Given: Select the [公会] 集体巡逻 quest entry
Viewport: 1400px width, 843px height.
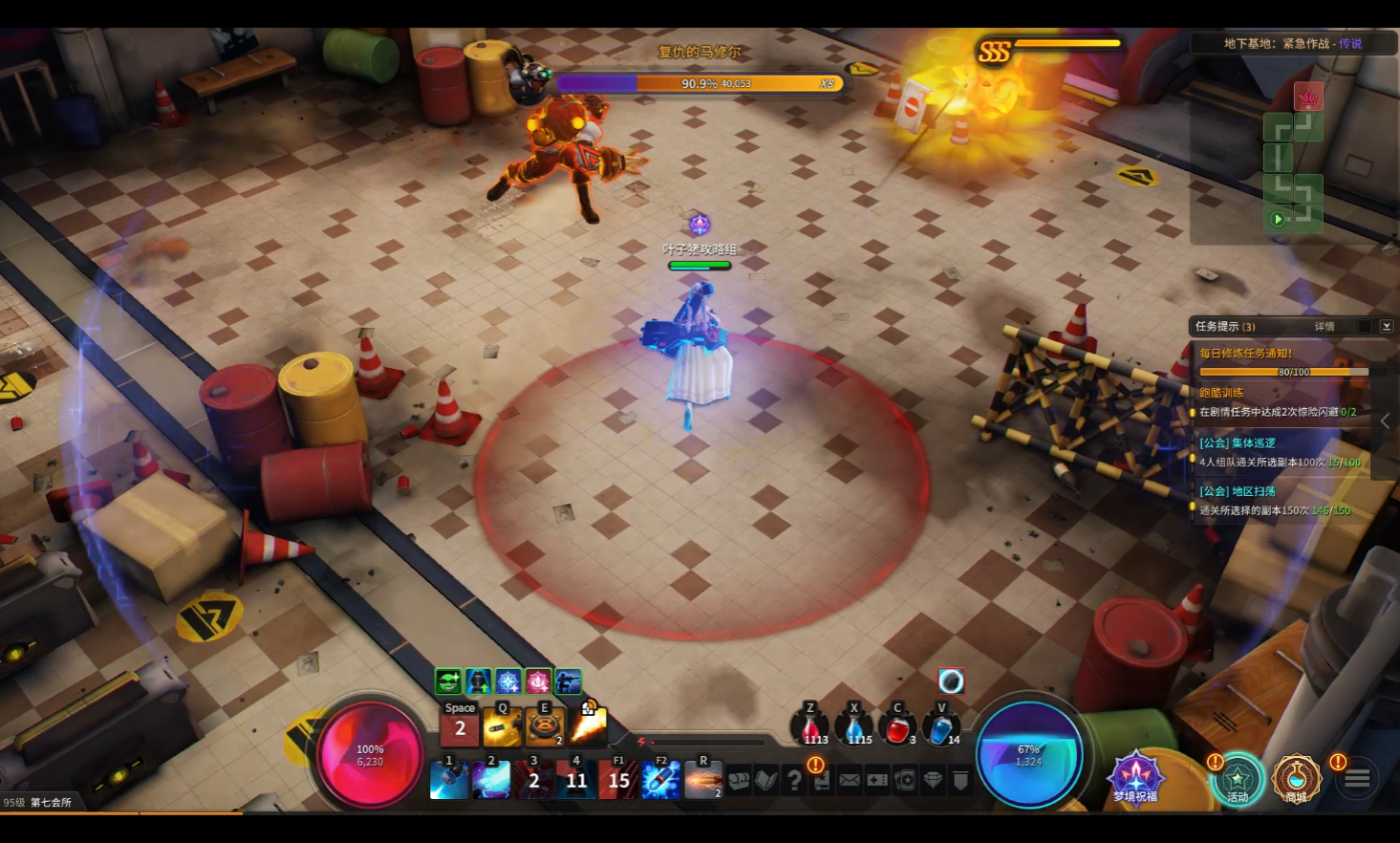Looking at the screenshot, I should point(1238,443).
